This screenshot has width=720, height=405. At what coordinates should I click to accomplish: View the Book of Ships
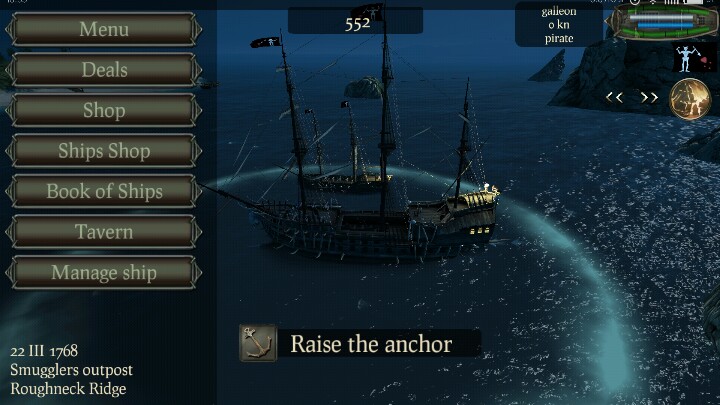pos(104,191)
